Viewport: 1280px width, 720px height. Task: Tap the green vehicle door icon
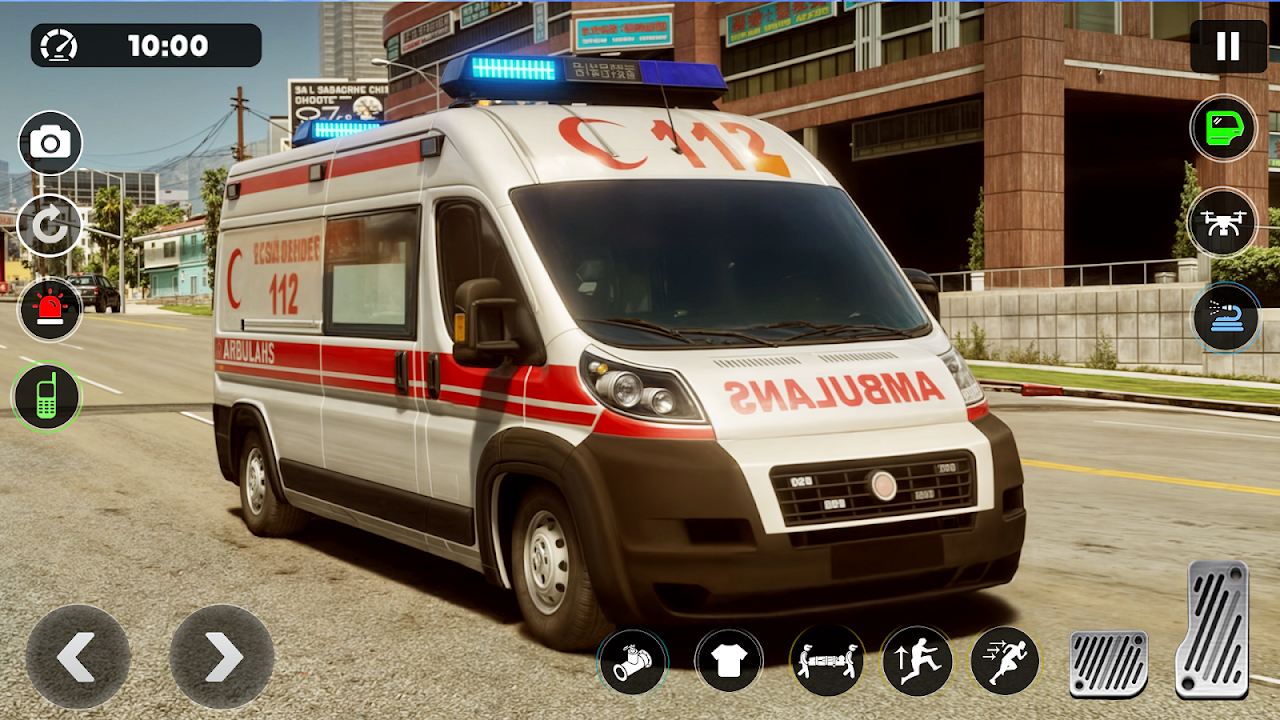coord(1223,128)
